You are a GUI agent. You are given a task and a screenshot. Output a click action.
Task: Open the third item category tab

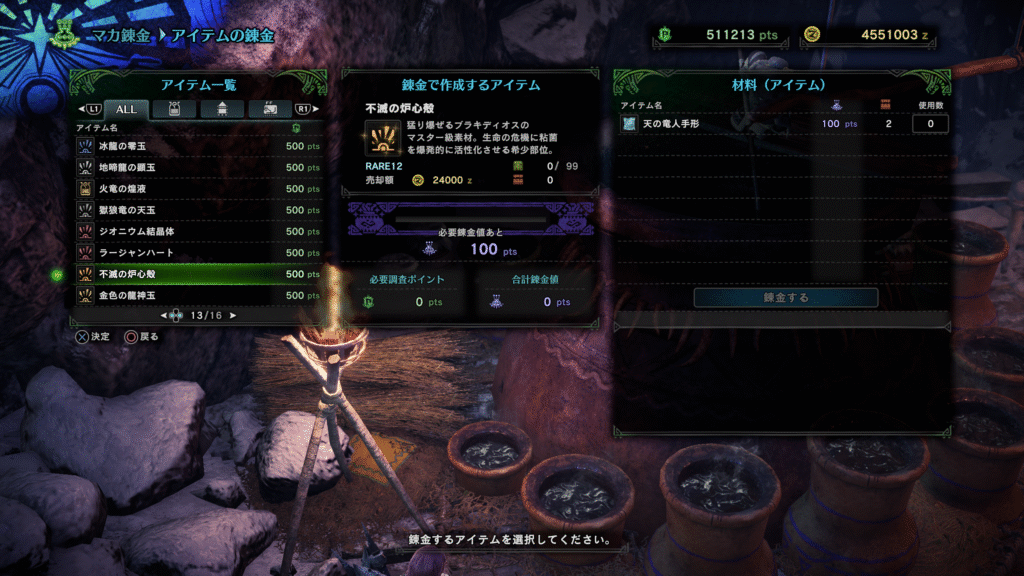[x=221, y=108]
